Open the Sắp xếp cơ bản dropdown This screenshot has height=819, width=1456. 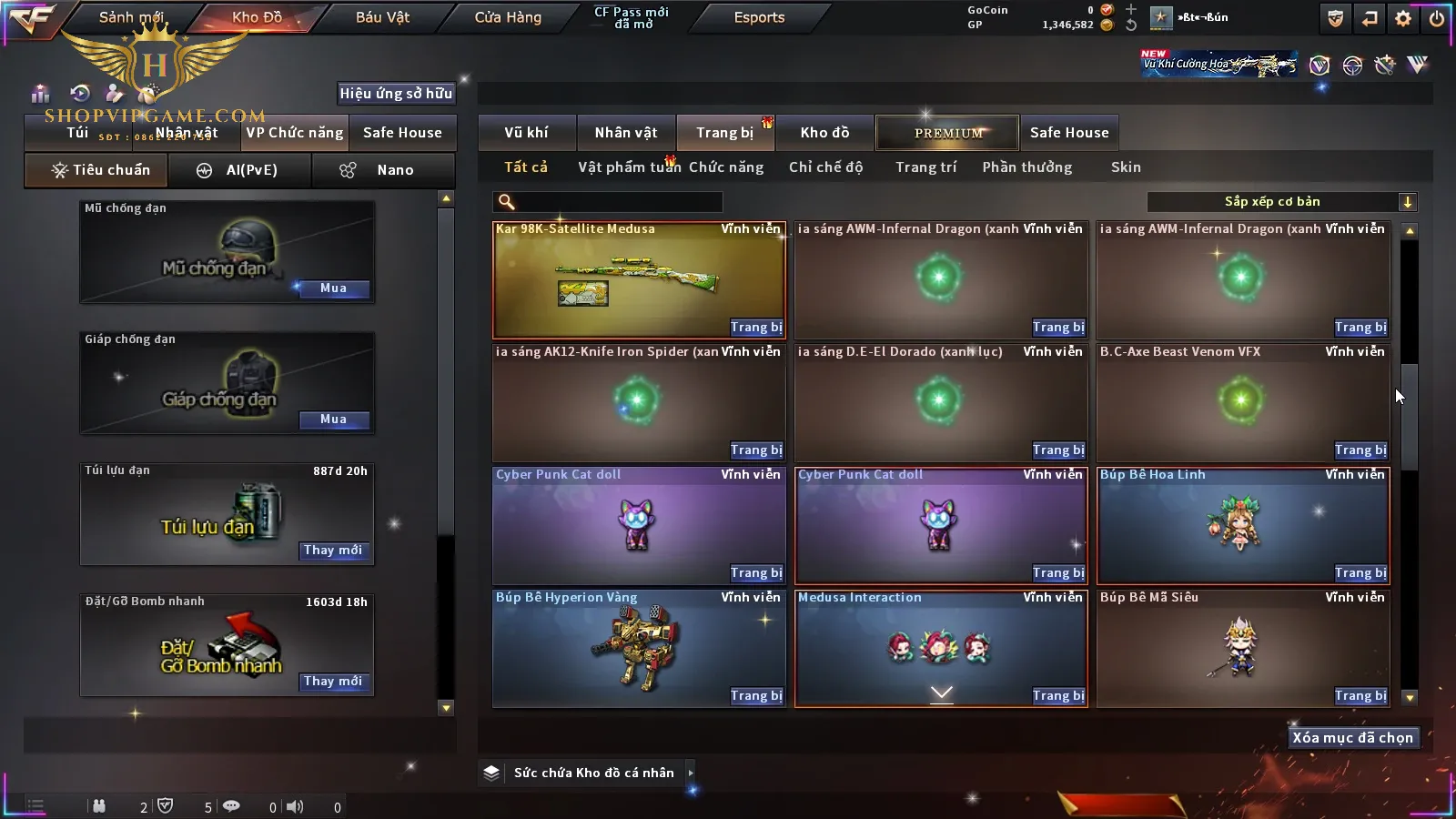(1281, 202)
